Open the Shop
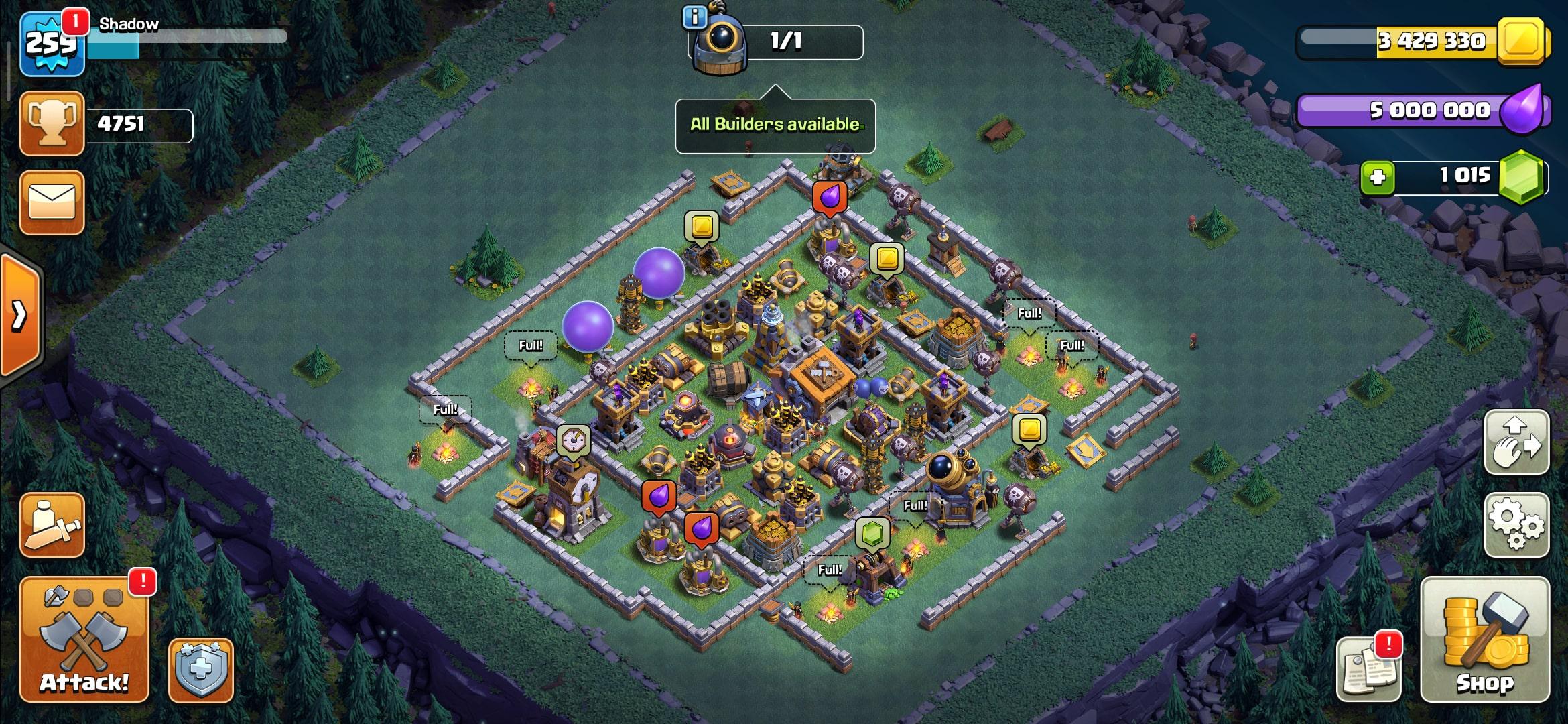The width and height of the screenshot is (1568, 724). coord(1485,640)
